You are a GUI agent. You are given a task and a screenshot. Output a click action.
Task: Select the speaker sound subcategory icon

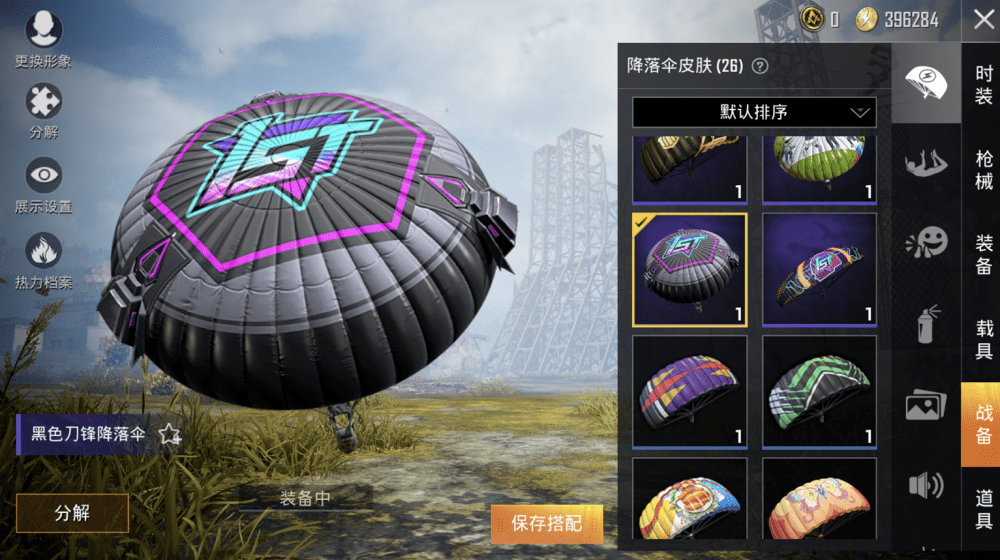926,486
